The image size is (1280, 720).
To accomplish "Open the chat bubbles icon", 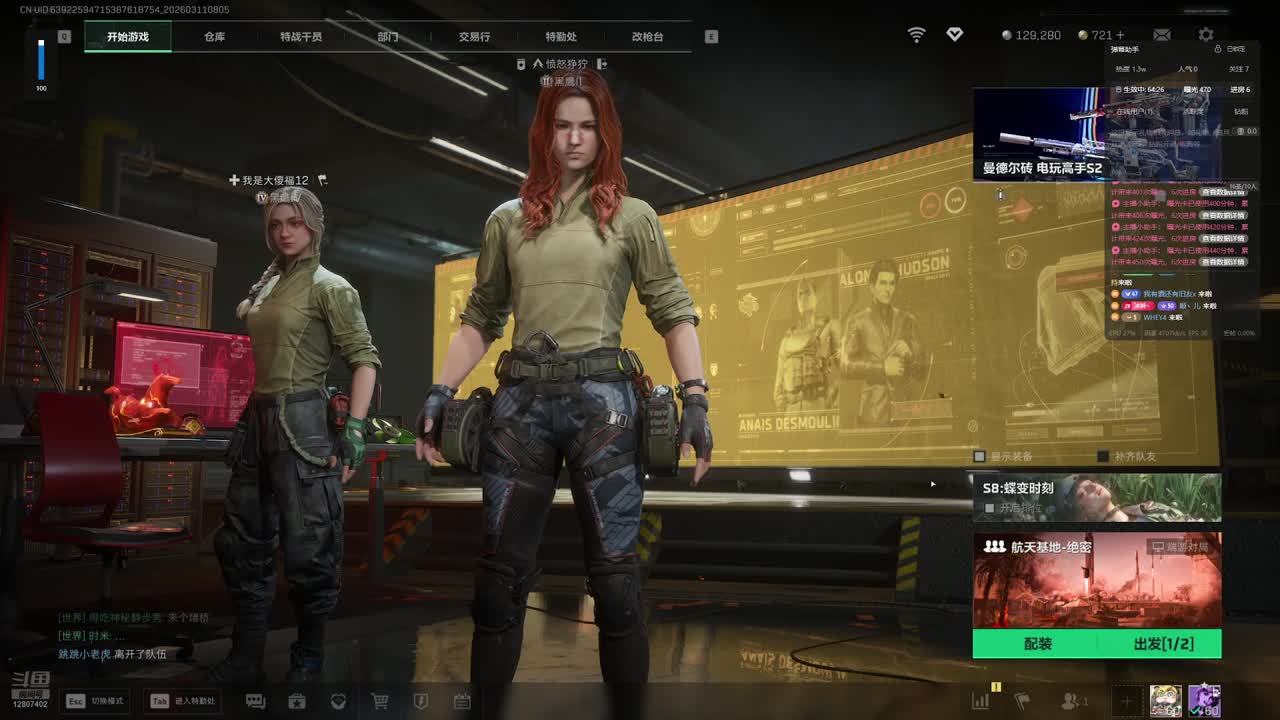I will (255, 702).
